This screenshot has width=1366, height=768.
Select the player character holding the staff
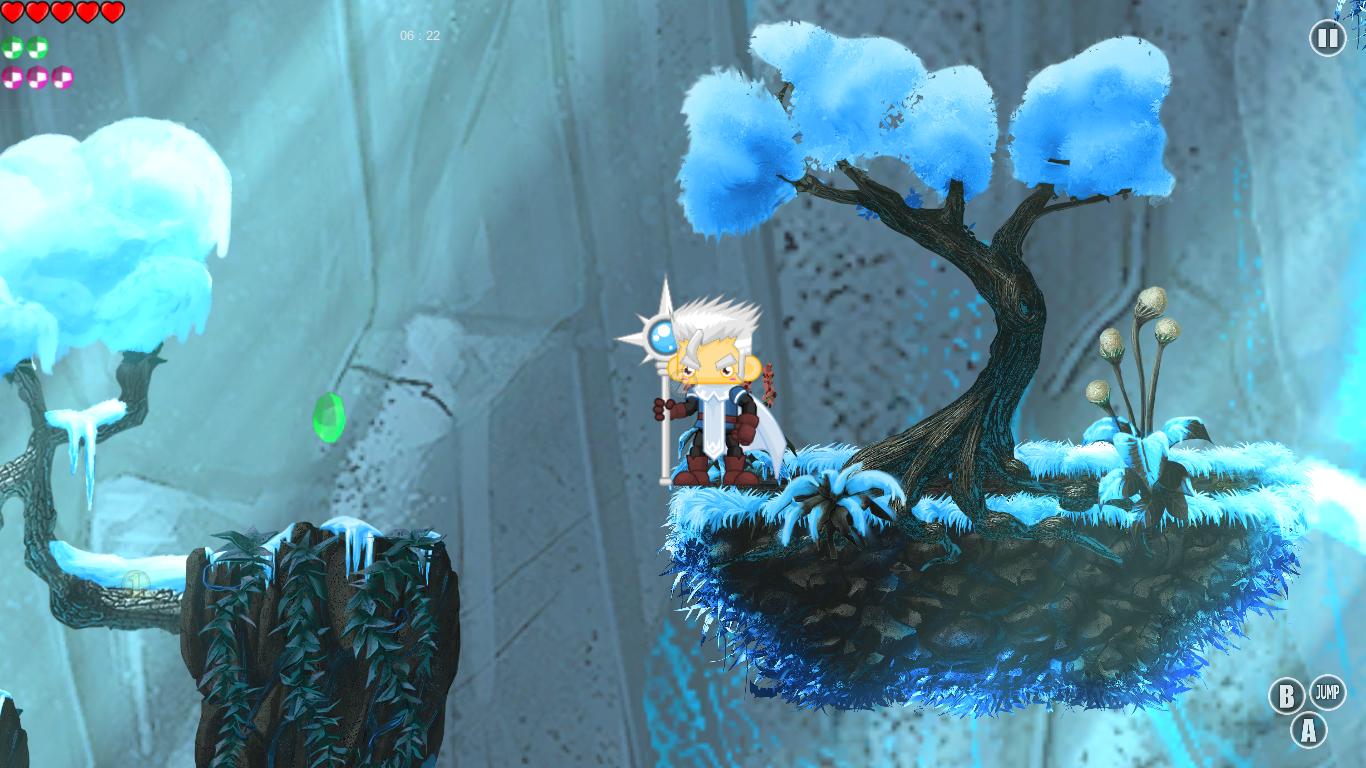715,400
